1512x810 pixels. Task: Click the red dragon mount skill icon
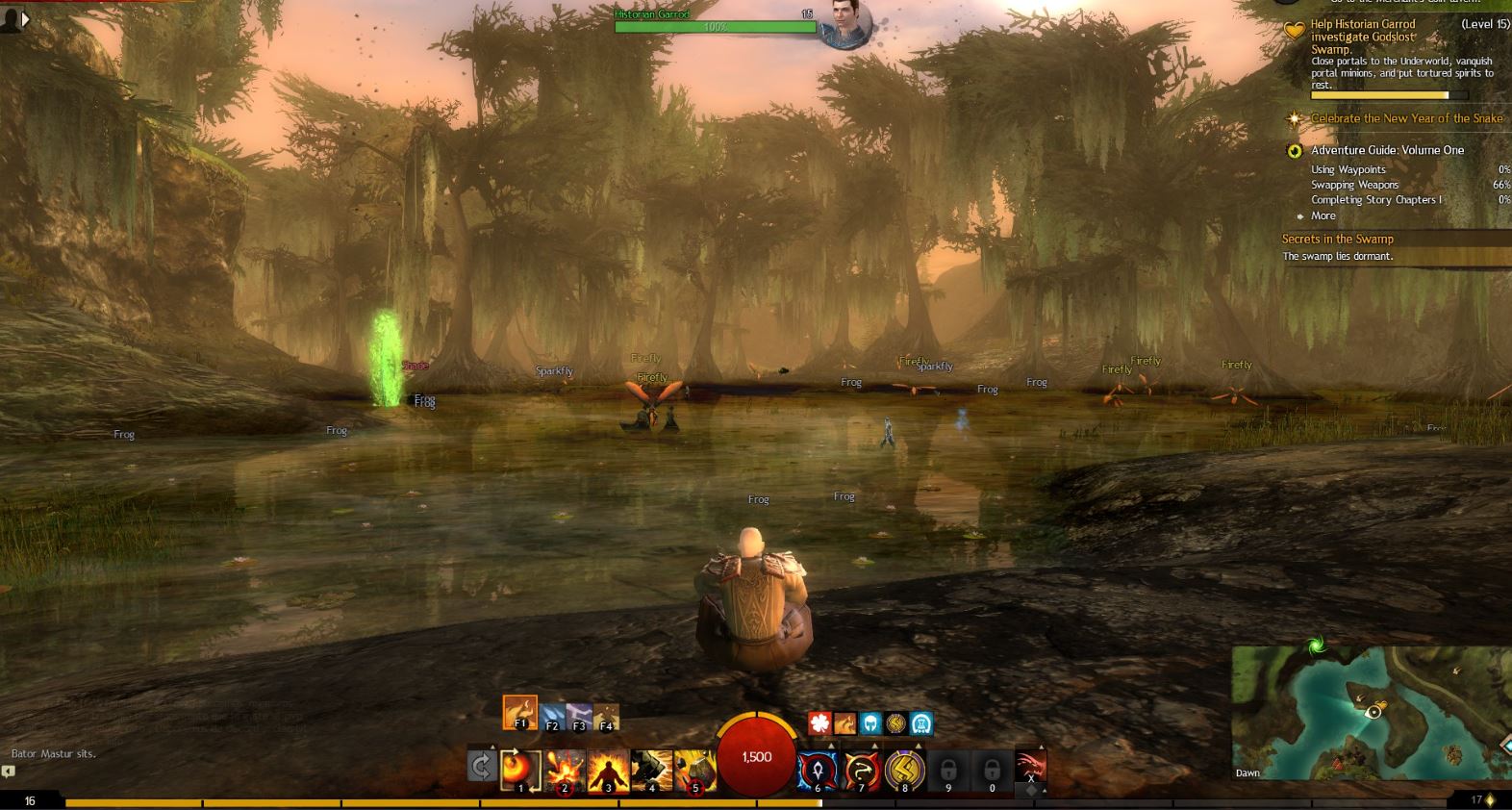click(x=1030, y=769)
